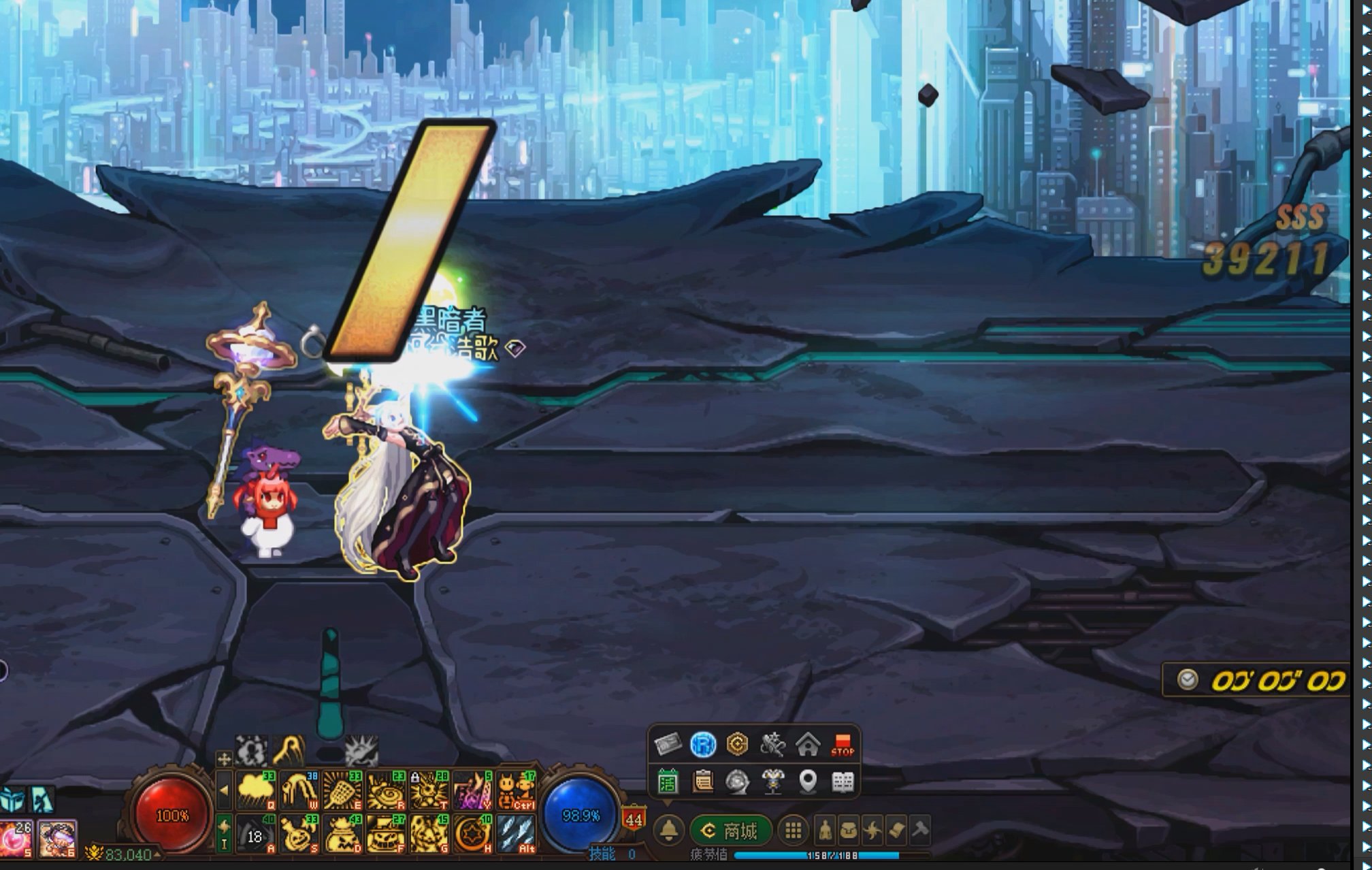Click the bell notification button
The image size is (1372, 870).
point(669,831)
